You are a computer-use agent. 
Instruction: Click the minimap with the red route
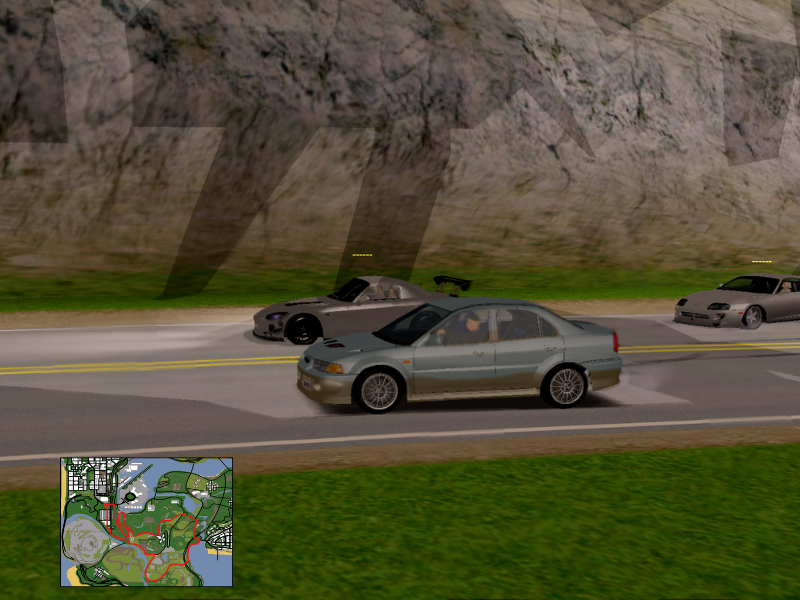146,522
